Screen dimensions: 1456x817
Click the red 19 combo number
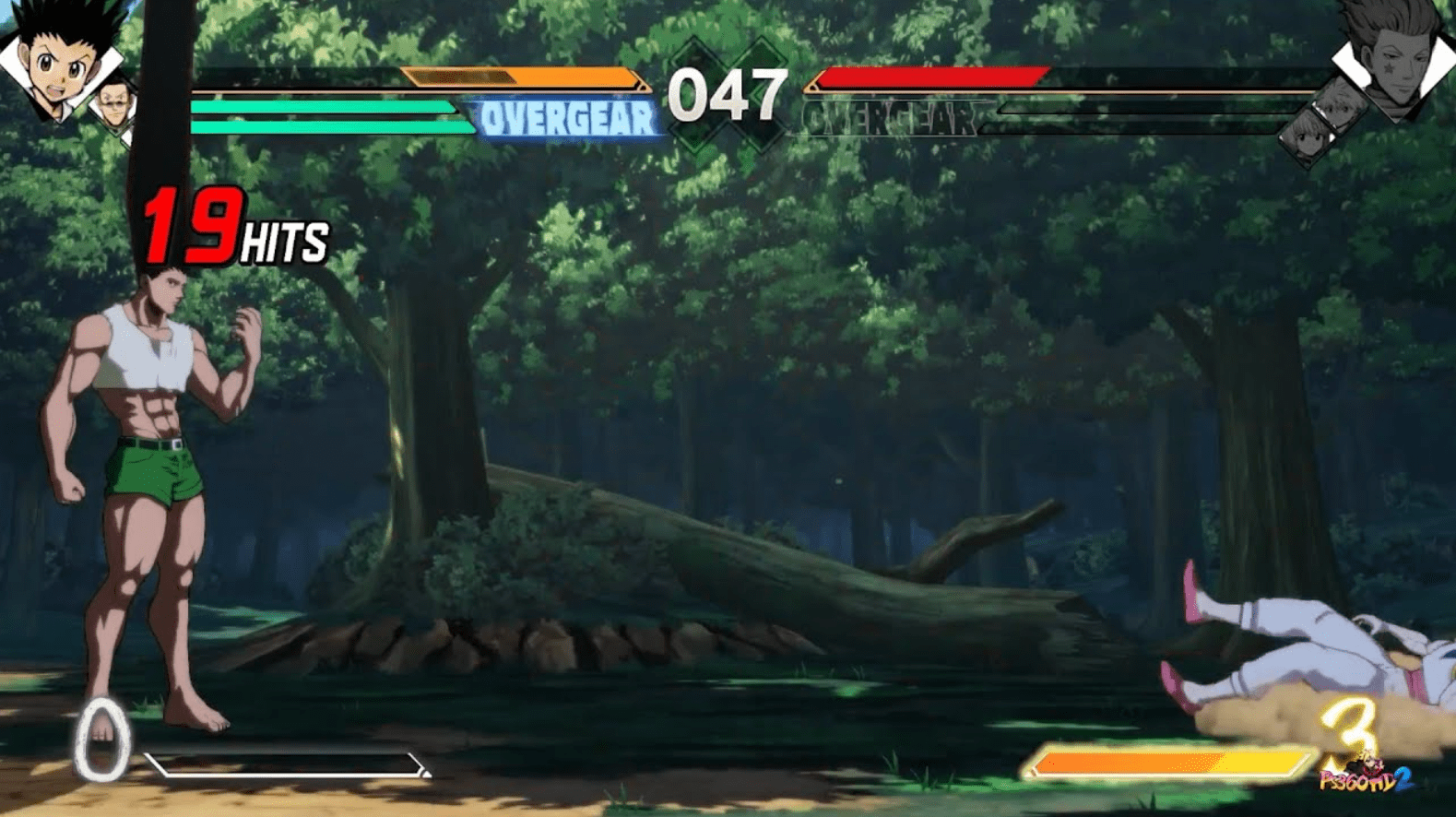(189, 226)
